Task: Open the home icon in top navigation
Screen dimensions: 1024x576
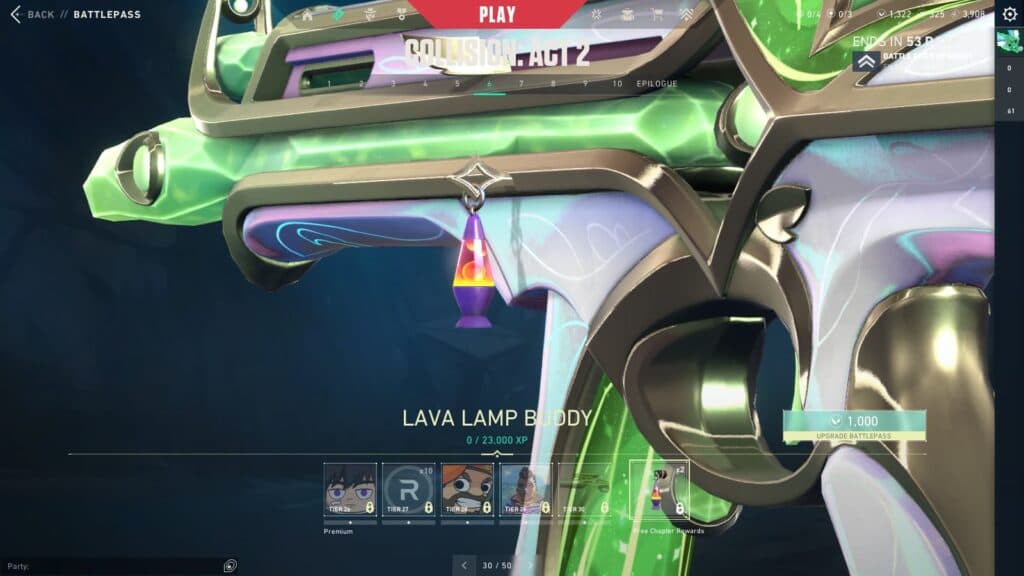Action: 308,16
